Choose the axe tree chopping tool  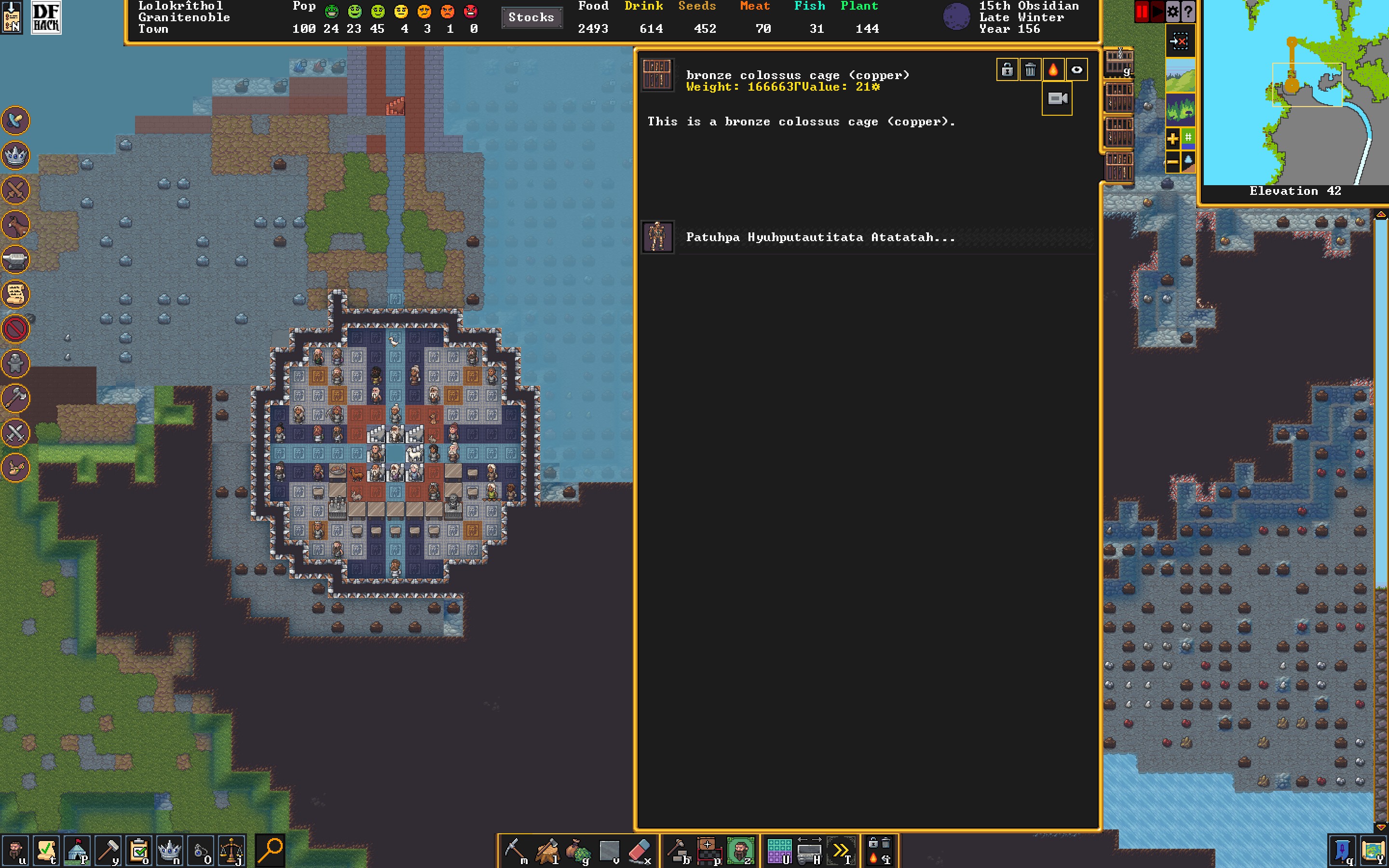[546, 850]
